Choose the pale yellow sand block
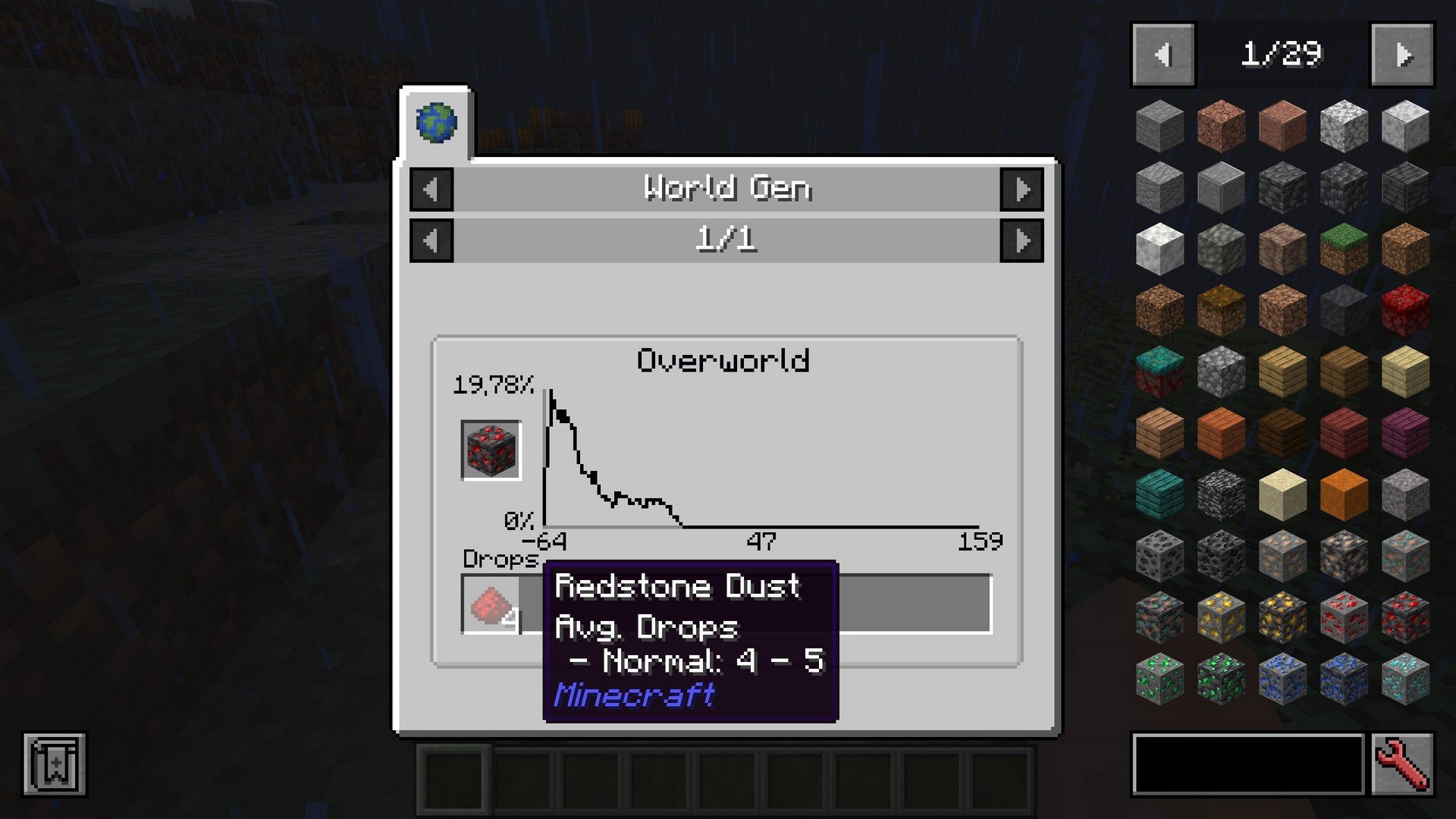The image size is (1456, 819). point(1282,494)
